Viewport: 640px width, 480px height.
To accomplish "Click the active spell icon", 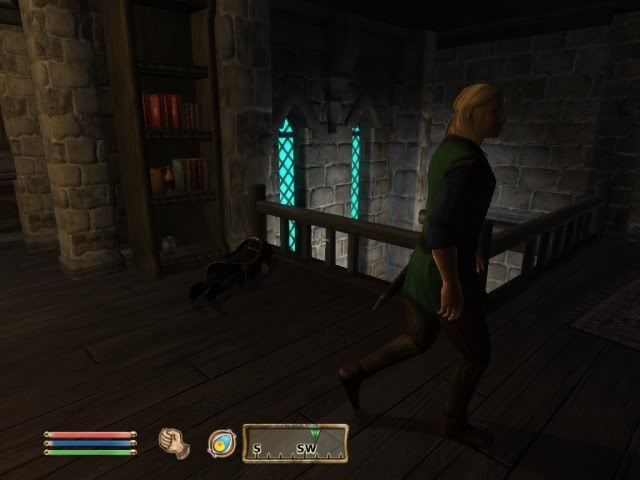I will 220,442.
